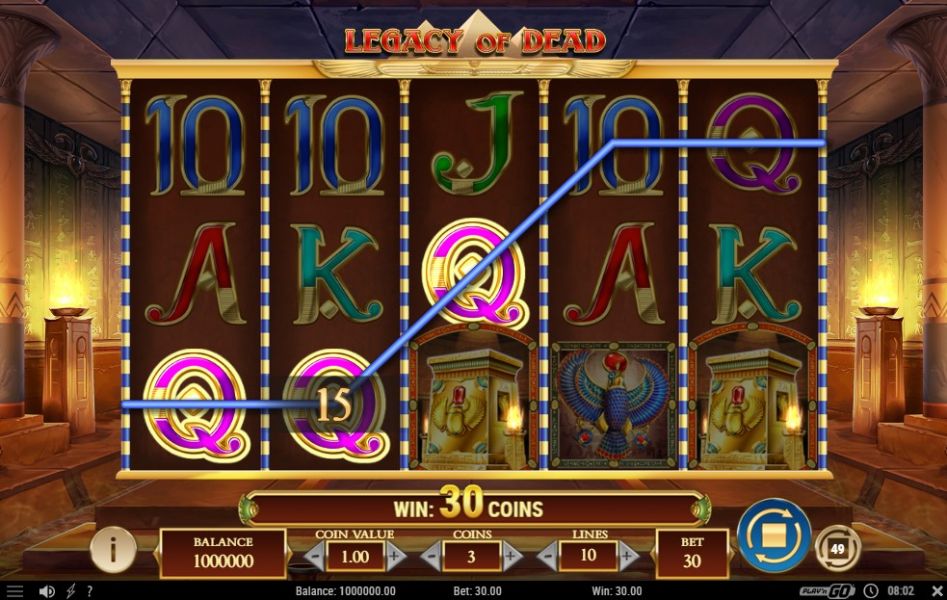The width and height of the screenshot is (947, 600).
Task: Open the auto play button showing 49
Action: coord(837,547)
